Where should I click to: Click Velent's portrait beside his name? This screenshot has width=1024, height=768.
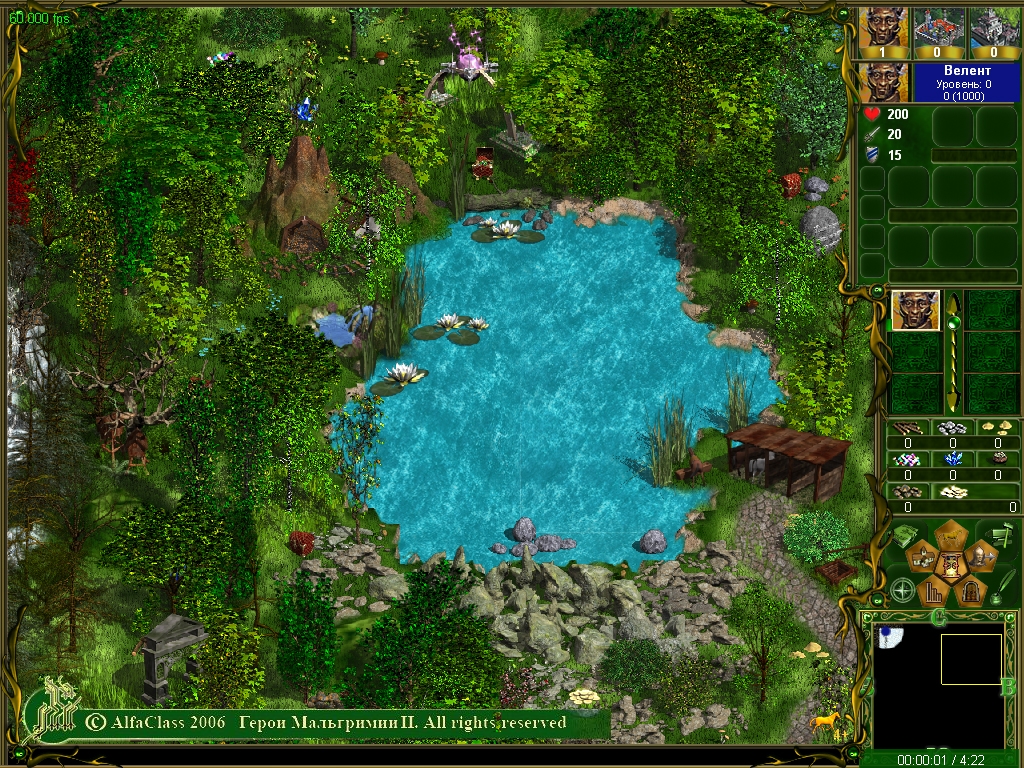(883, 82)
